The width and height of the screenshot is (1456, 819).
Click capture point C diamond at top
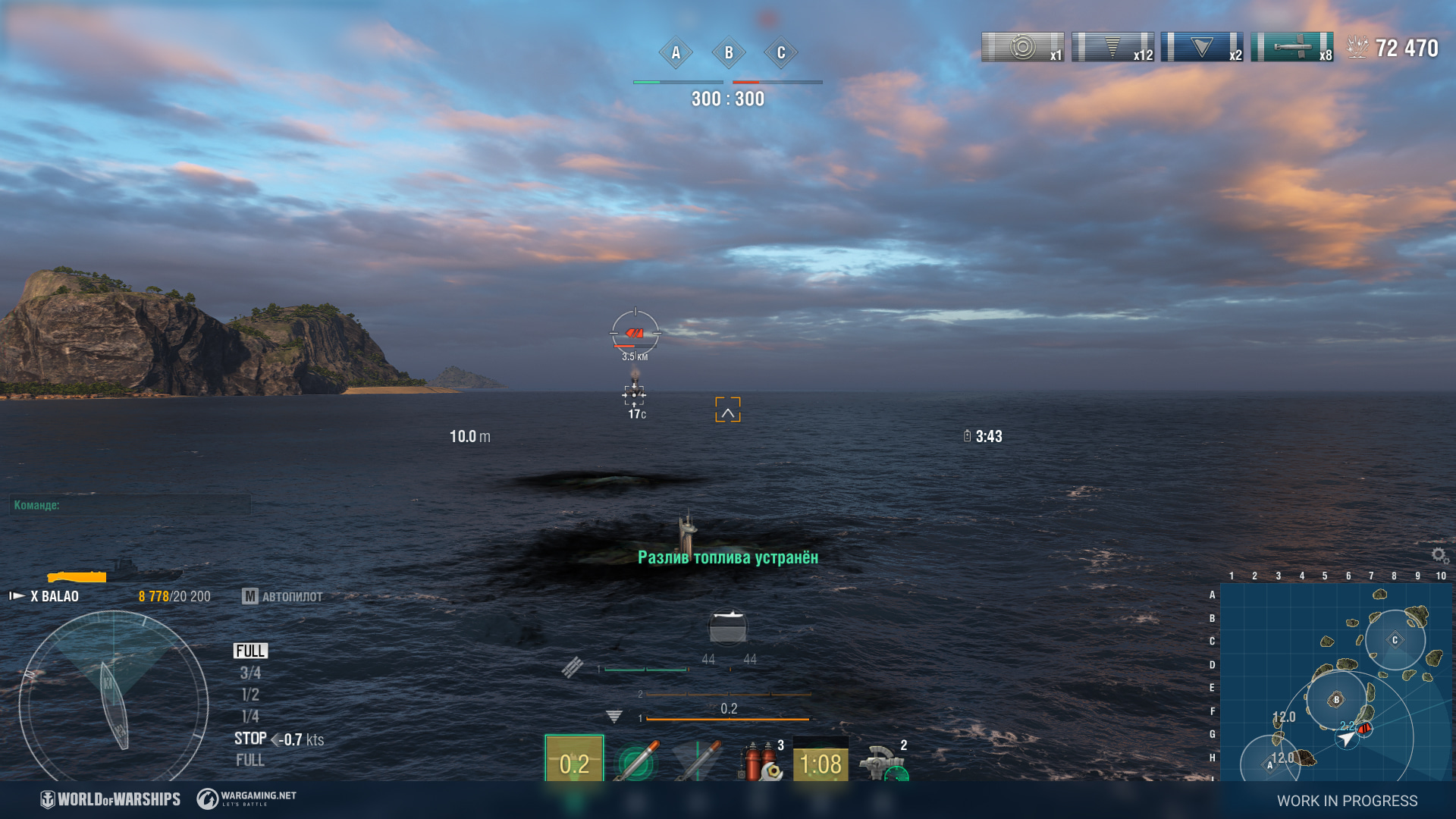coord(781,53)
